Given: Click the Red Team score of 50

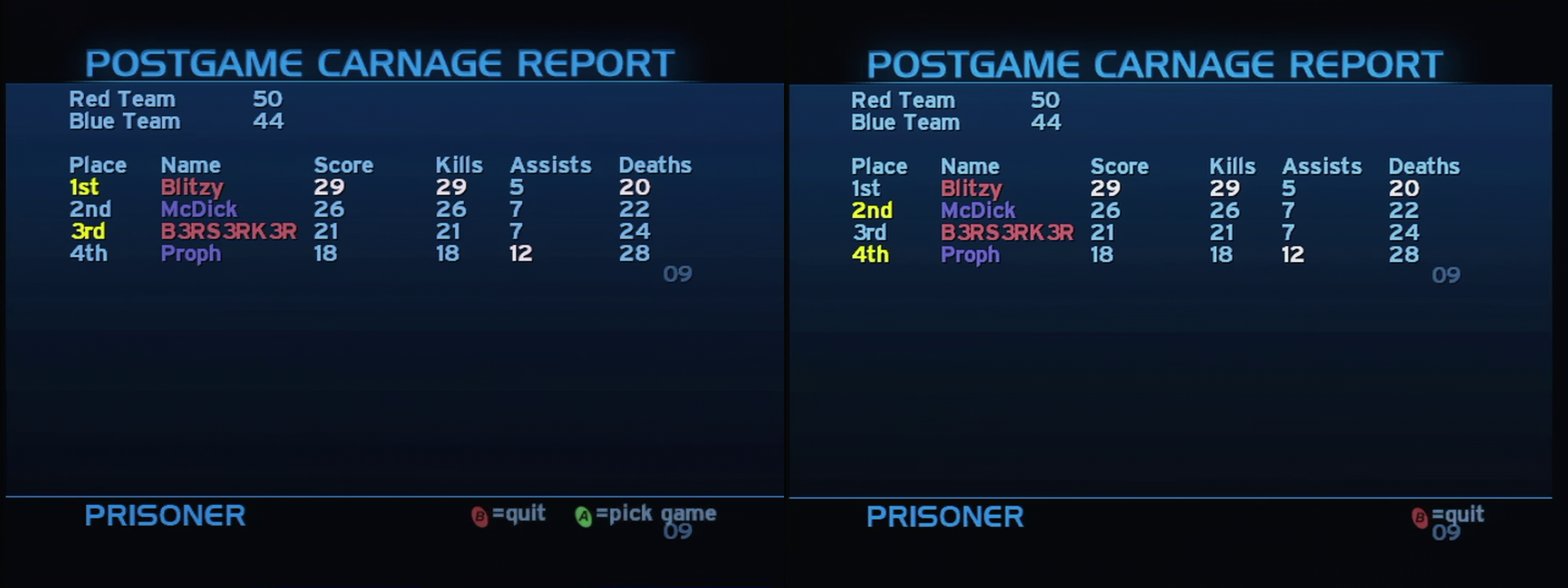Looking at the screenshot, I should pyautogui.click(x=267, y=99).
